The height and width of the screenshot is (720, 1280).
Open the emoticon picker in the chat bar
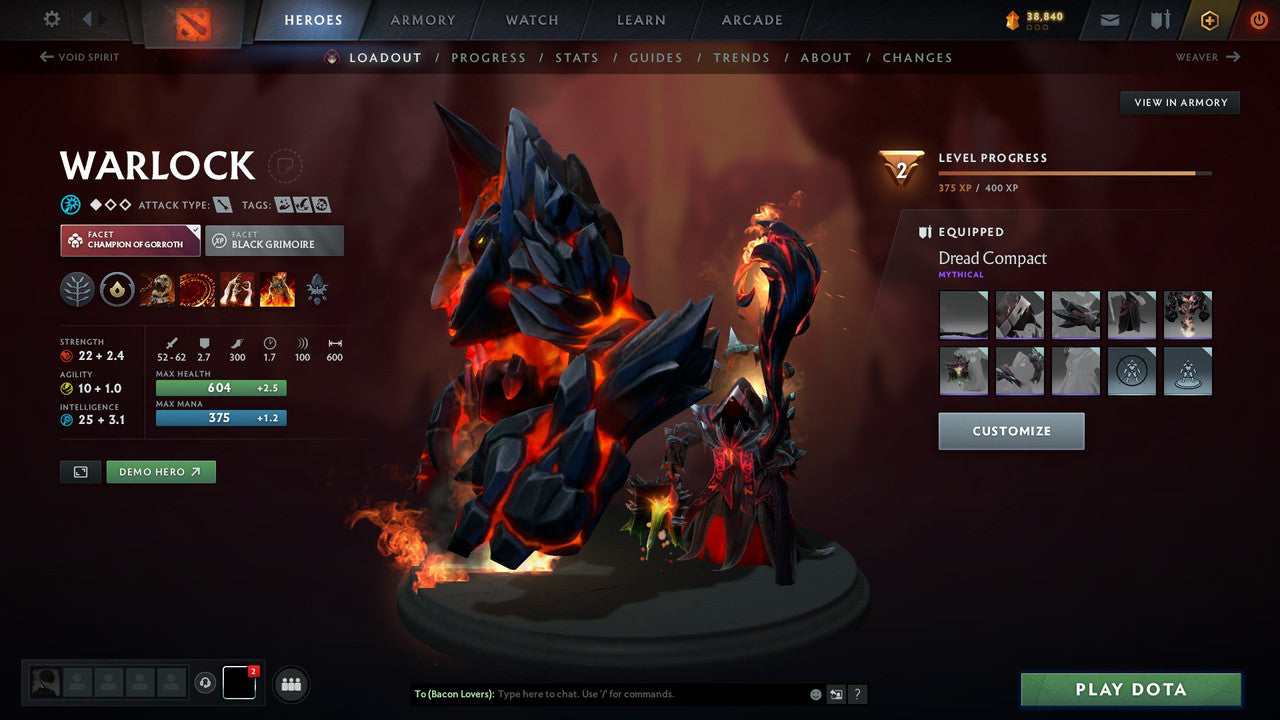[815, 693]
